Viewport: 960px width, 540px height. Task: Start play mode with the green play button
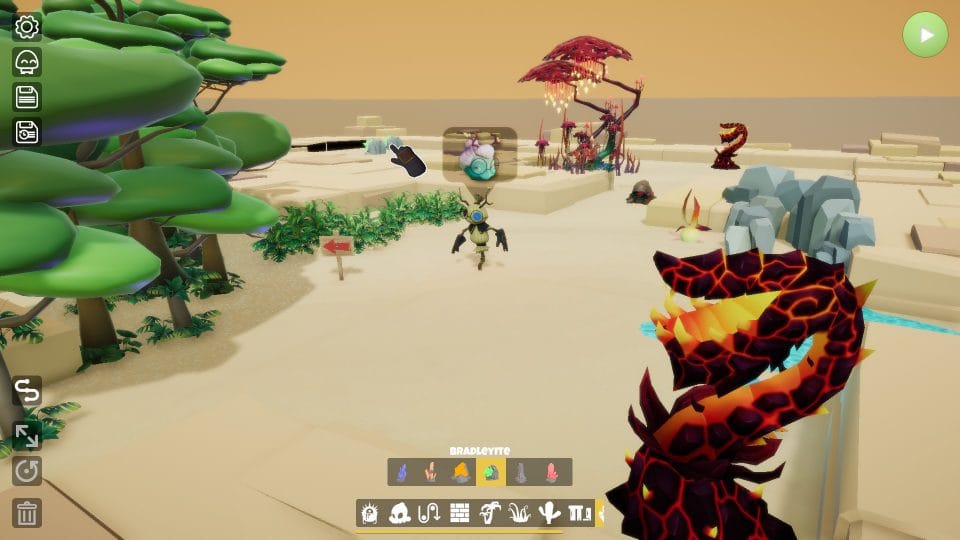pyautogui.click(x=924, y=34)
